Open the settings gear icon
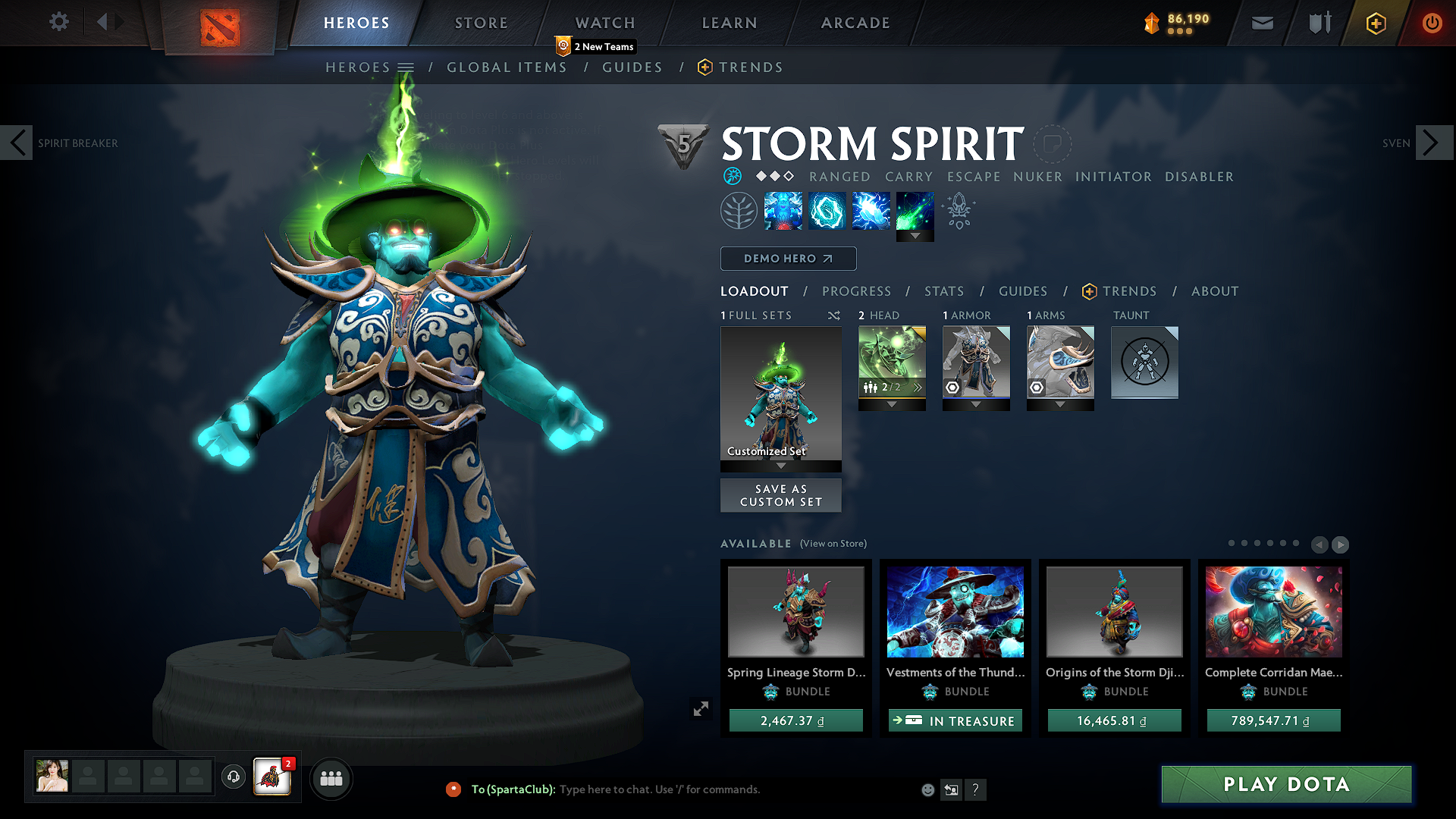 point(58,21)
